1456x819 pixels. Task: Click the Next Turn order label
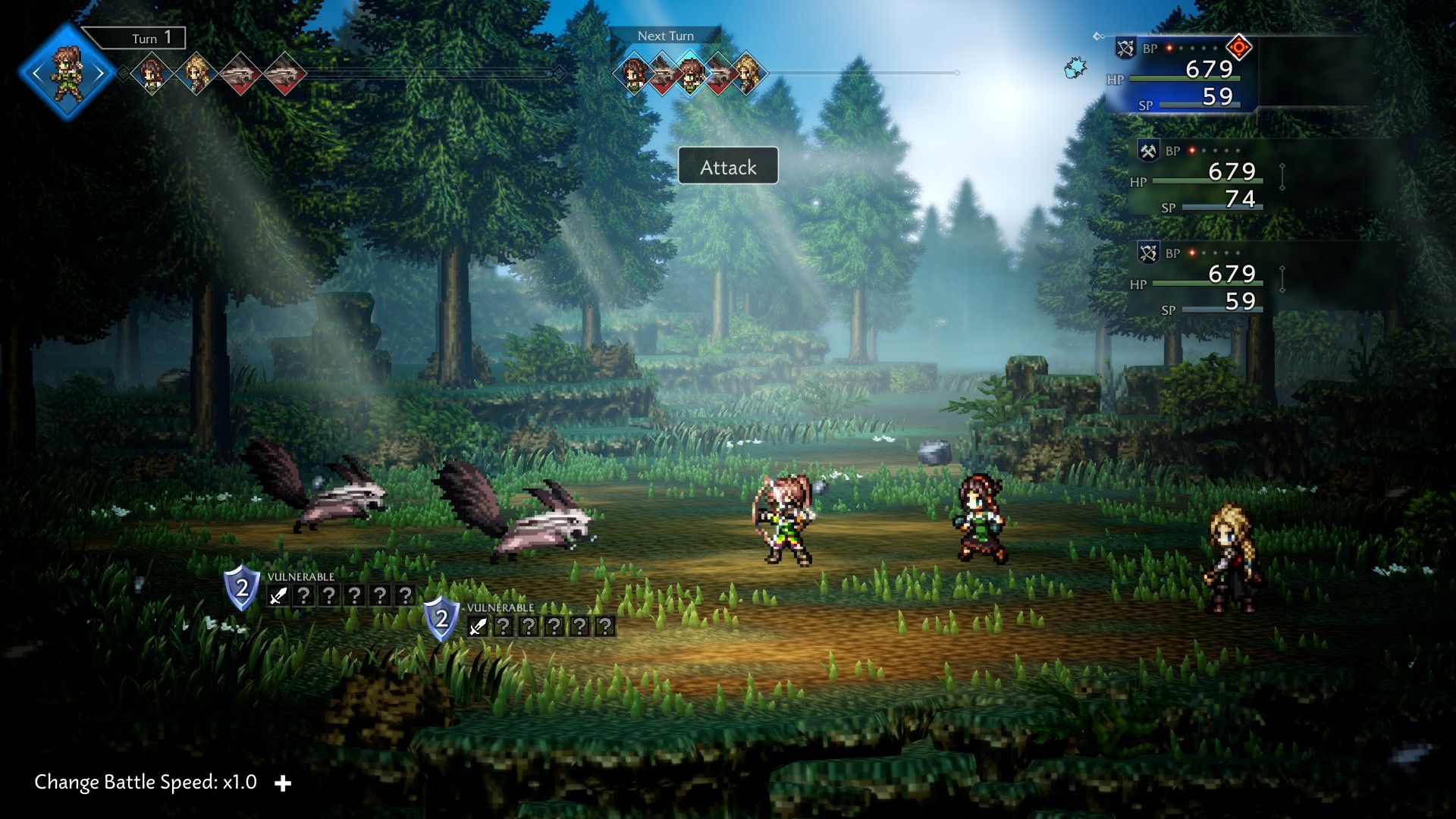pyautogui.click(x=665, y=36)
